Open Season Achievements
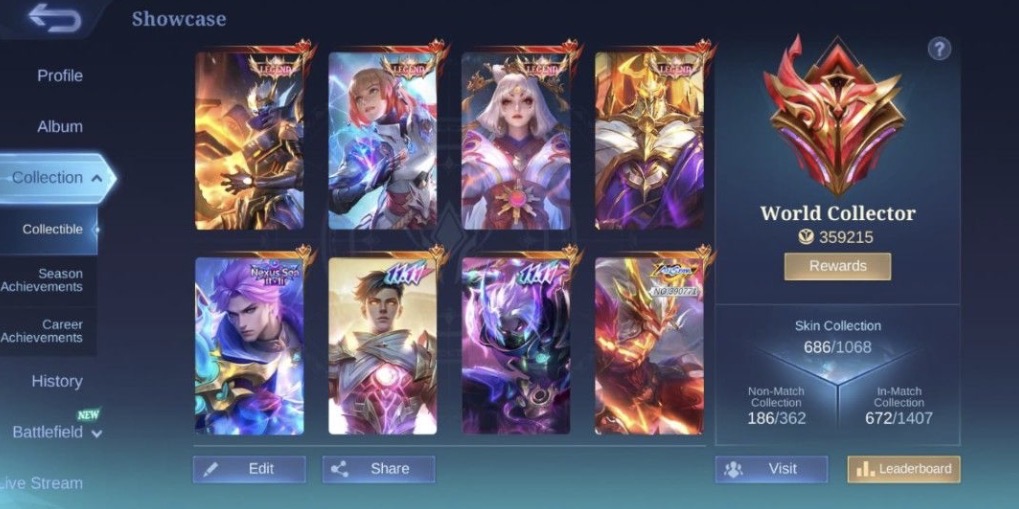Image resolution: width=1019 pixels, height=509 pixels. pyautogui.click(x=50, y=280)
